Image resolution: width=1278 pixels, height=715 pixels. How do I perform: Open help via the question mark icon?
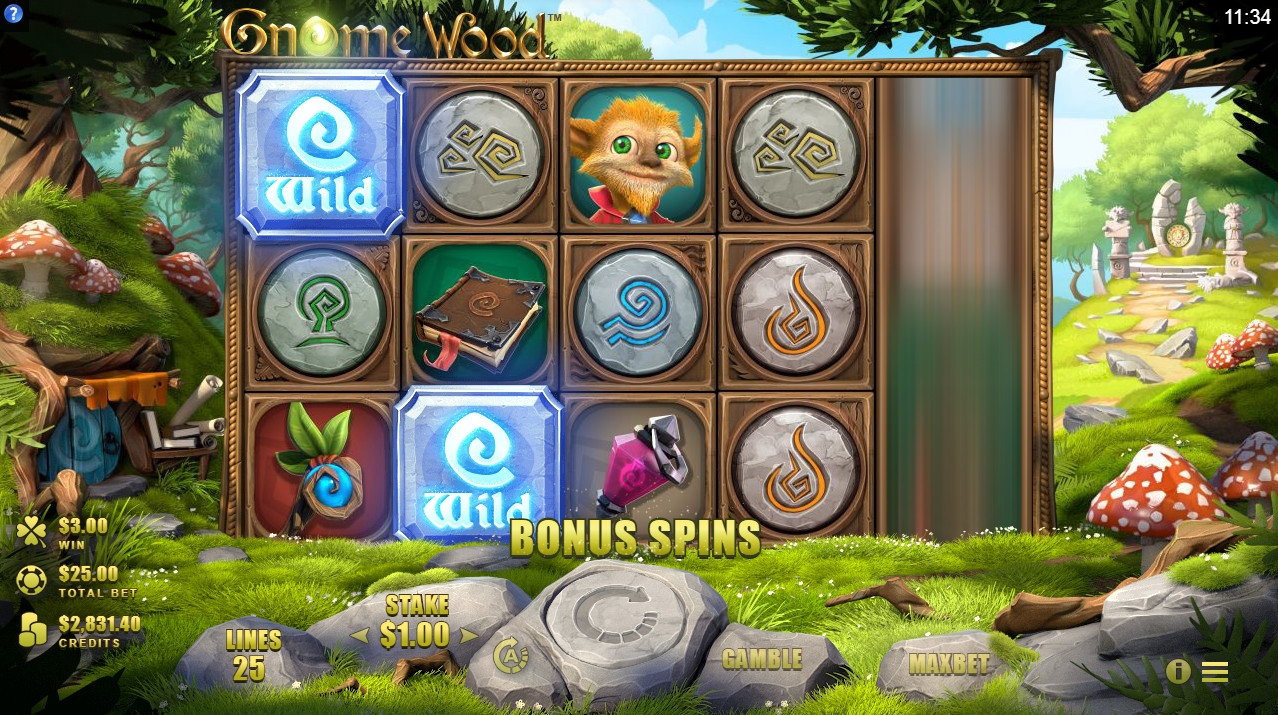[13, 14]
